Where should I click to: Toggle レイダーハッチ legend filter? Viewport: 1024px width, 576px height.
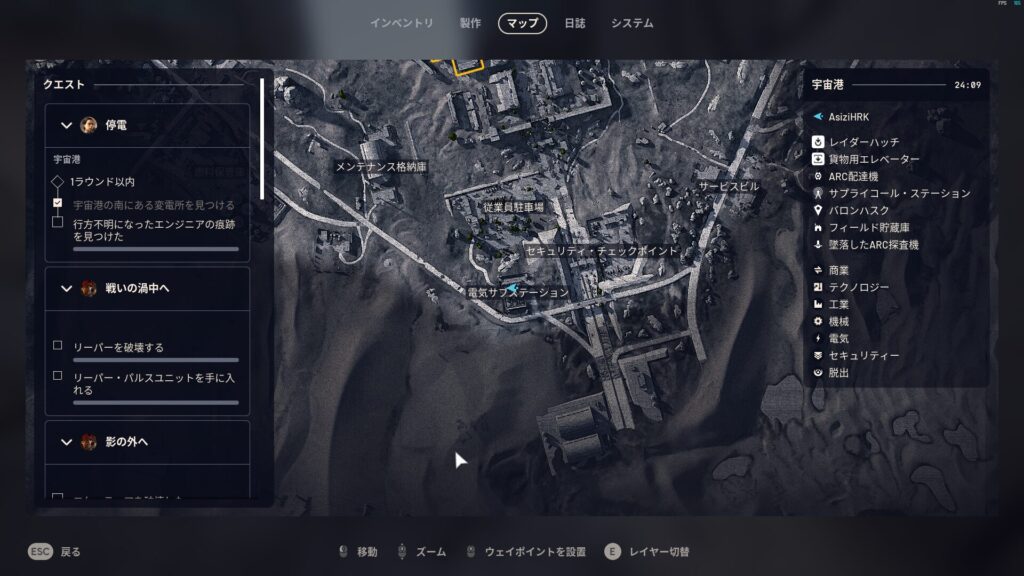(x=863, y=143)
